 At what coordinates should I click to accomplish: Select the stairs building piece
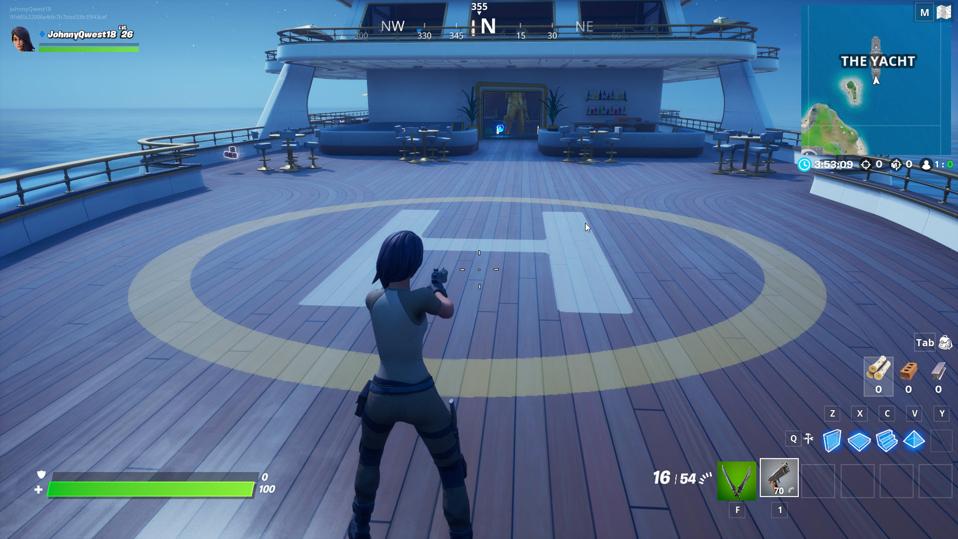pyautogui.click(x=886, y=440)
